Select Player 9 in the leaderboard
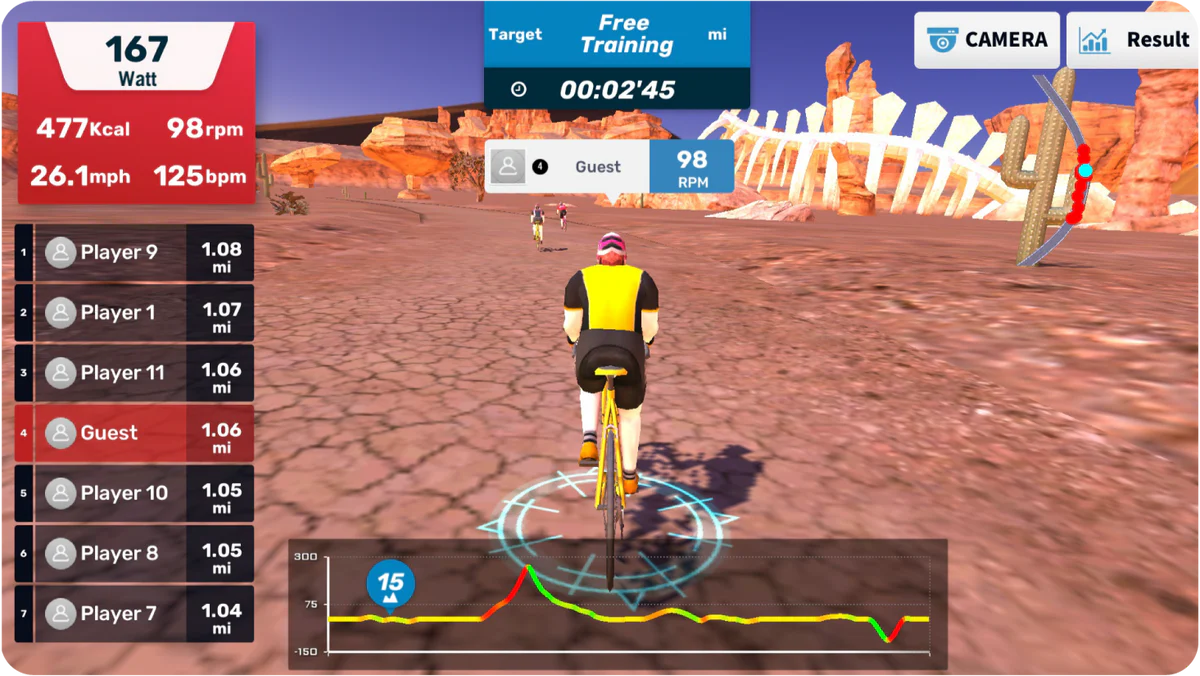 (134, 253)
